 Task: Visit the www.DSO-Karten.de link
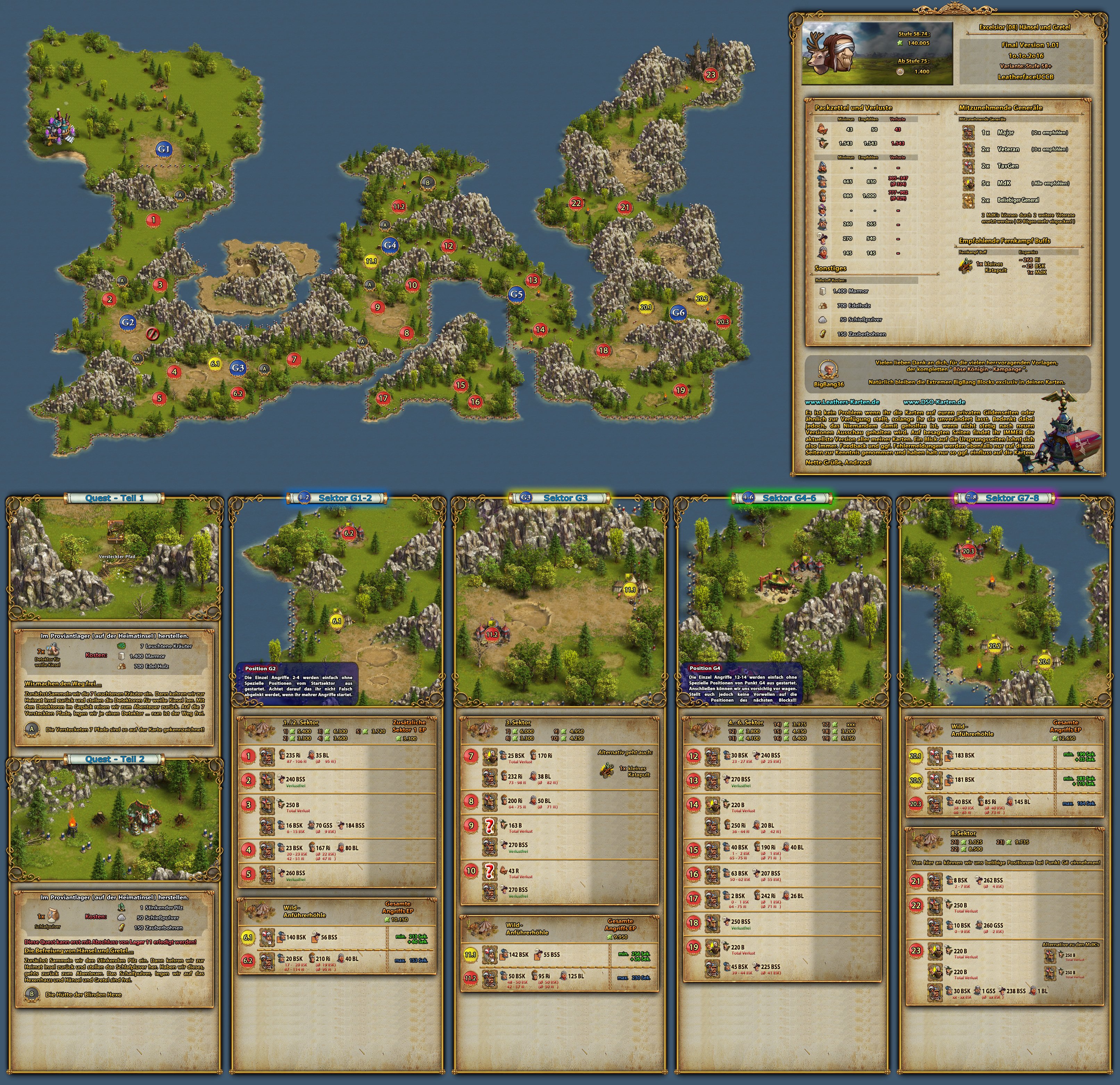[934, 402]
